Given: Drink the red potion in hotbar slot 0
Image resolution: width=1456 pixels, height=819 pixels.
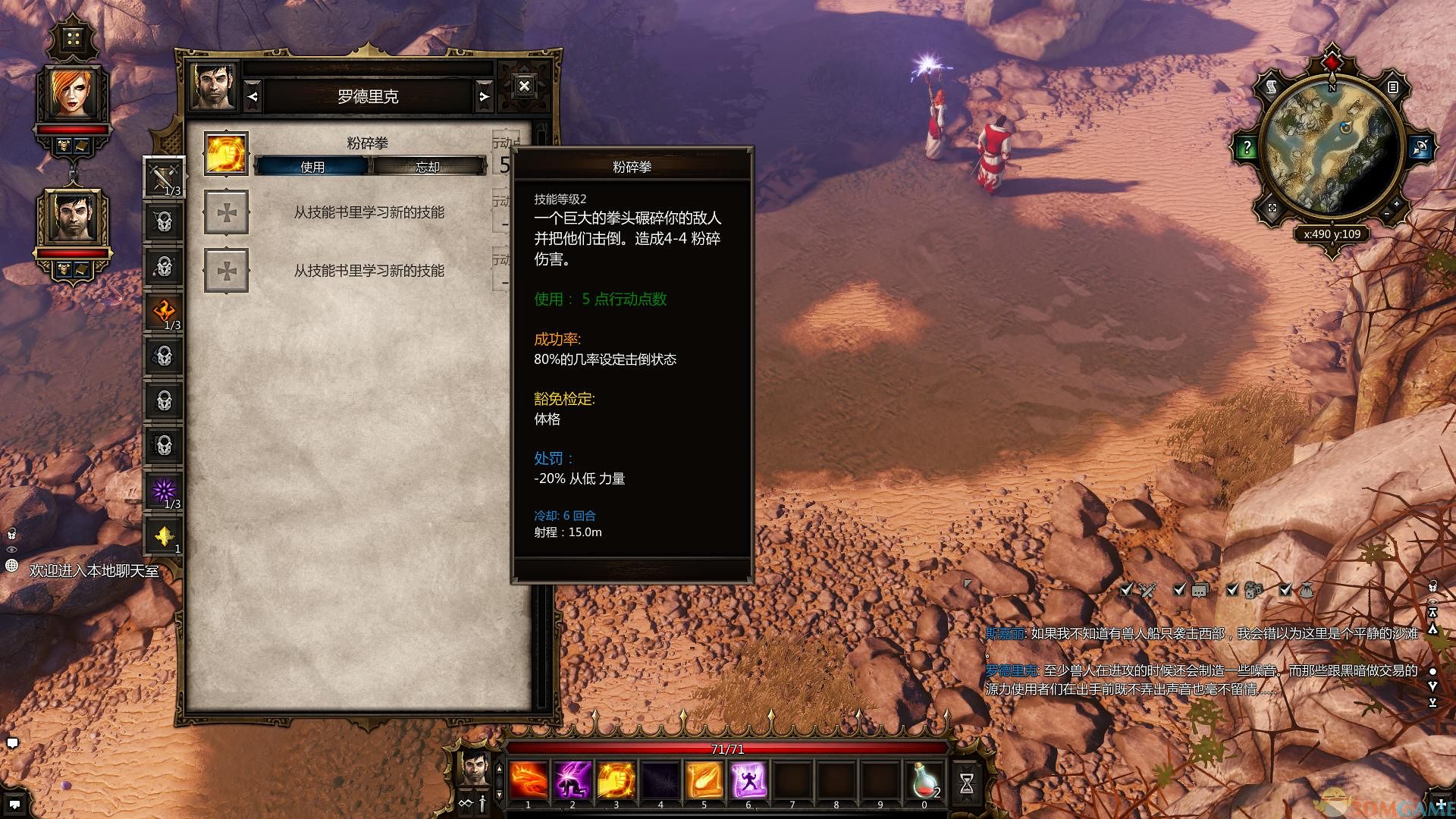Looking at the screenshot, I should coord(924,780).
